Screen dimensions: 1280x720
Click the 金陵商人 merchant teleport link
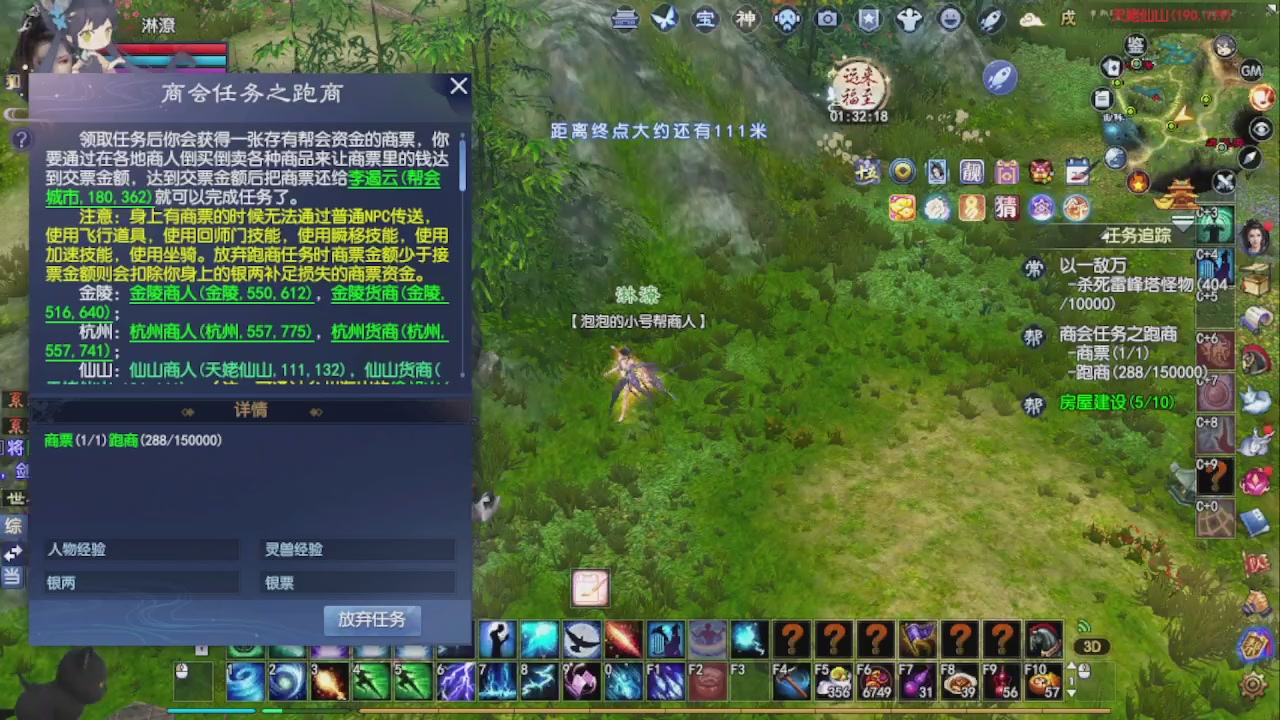(162, 293)
